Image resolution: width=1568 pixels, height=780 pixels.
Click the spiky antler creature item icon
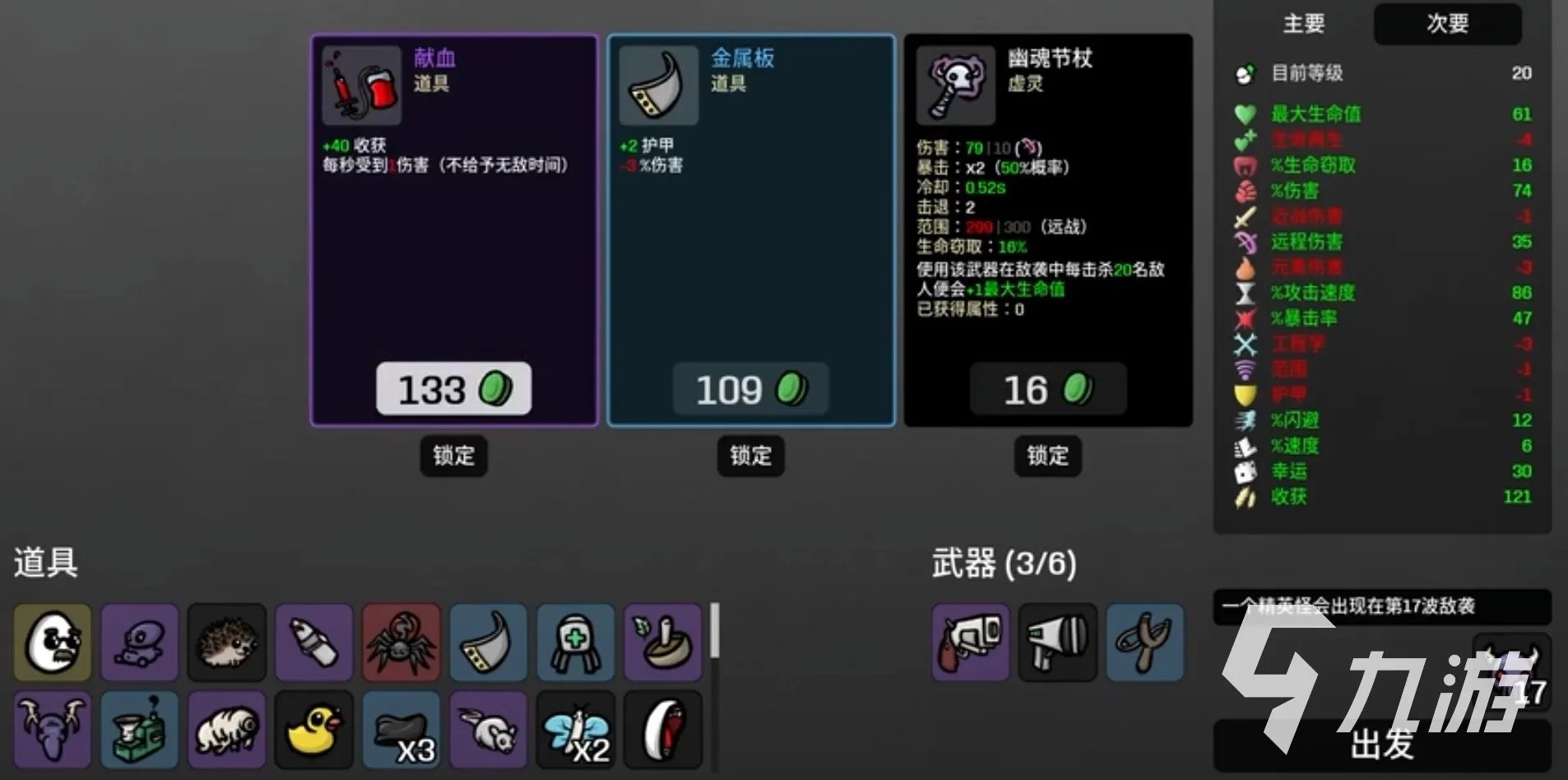point(52,729)
